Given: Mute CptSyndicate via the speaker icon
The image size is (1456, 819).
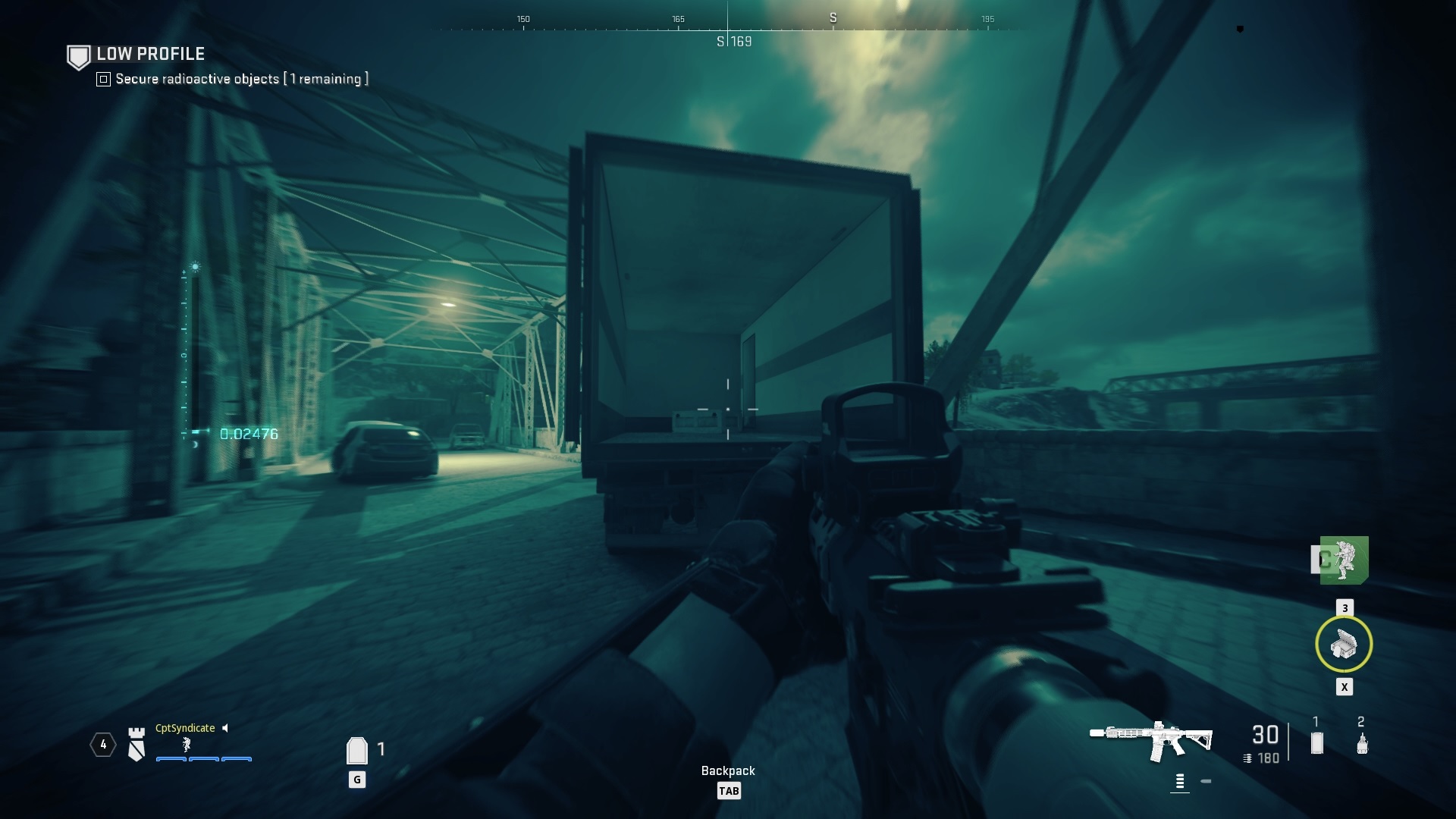Looking at the screenshot, I should tap(225, 728).
